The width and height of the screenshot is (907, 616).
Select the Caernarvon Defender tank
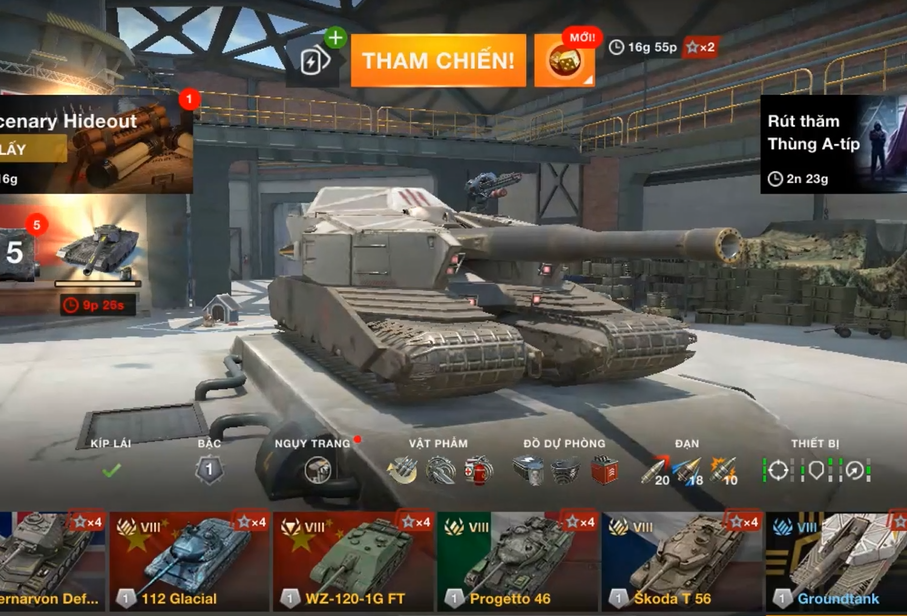pos(50,562)
